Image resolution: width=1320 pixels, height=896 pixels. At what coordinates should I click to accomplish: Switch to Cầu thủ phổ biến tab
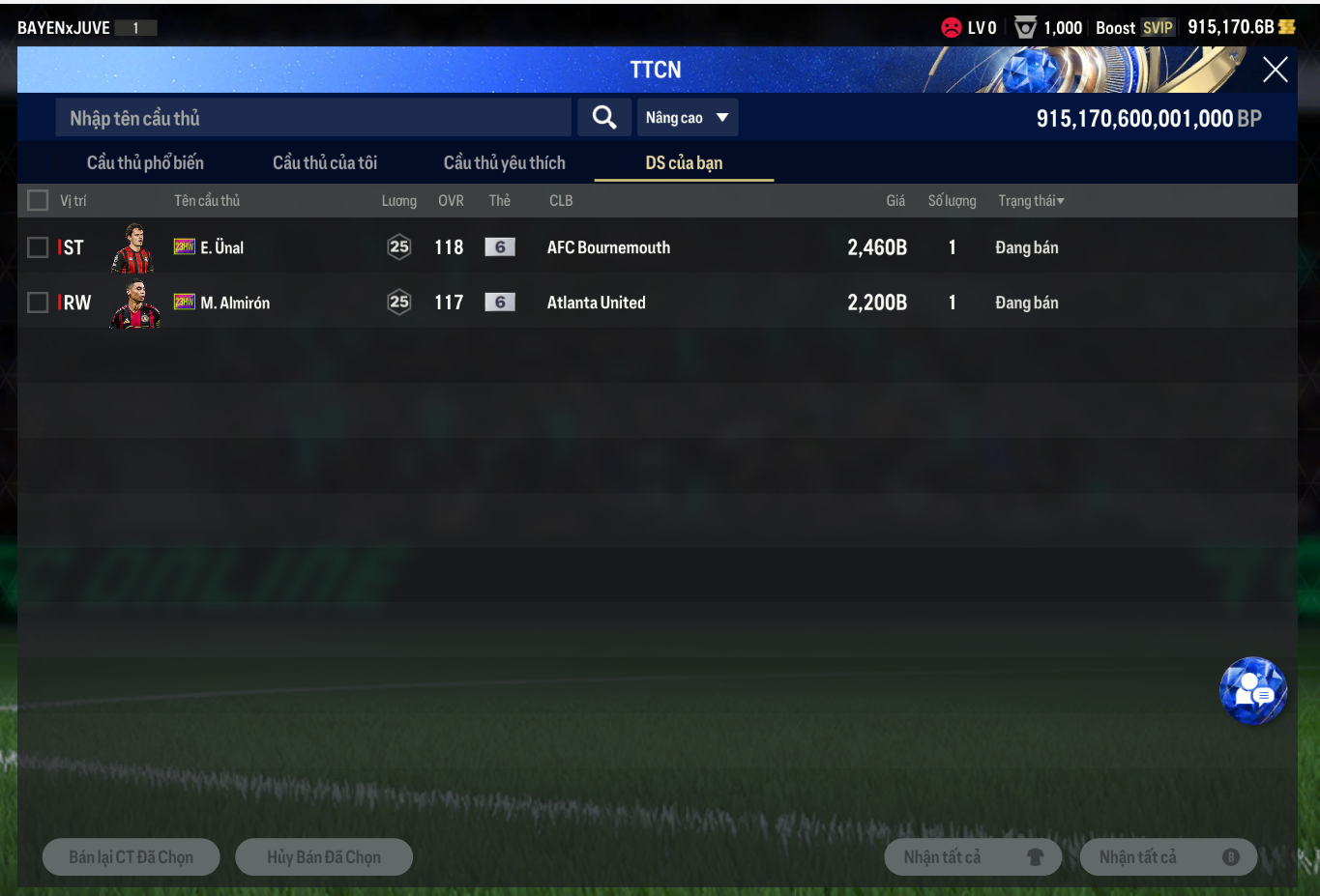145,162
